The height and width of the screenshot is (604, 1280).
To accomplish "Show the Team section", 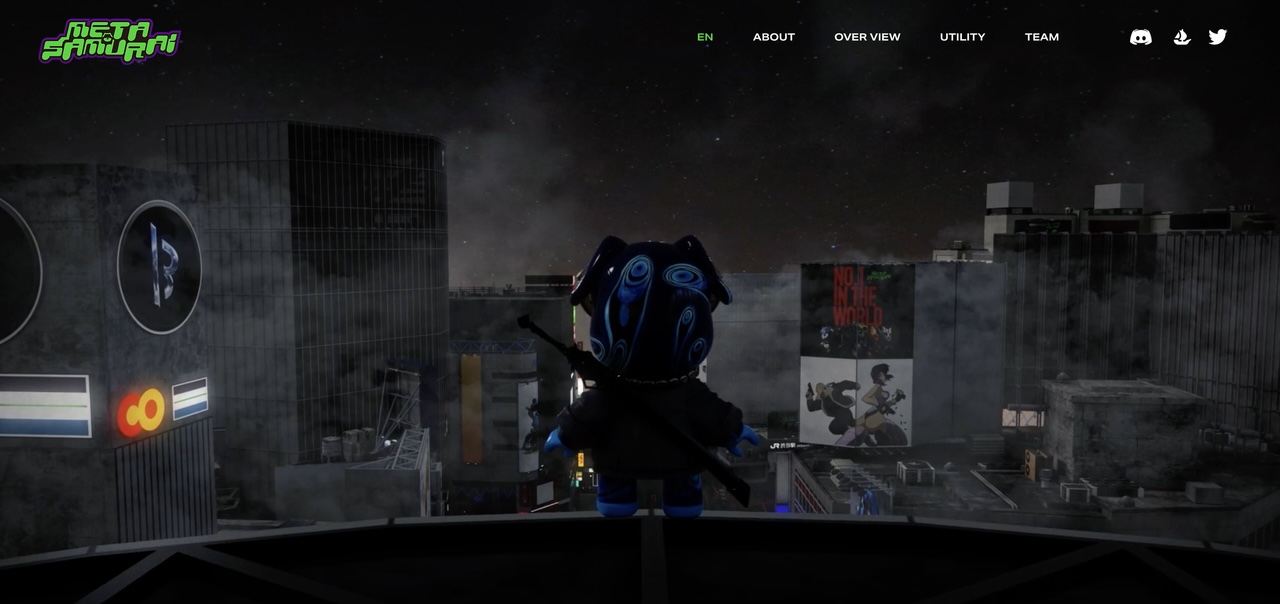I will [x=1041, y=37].
